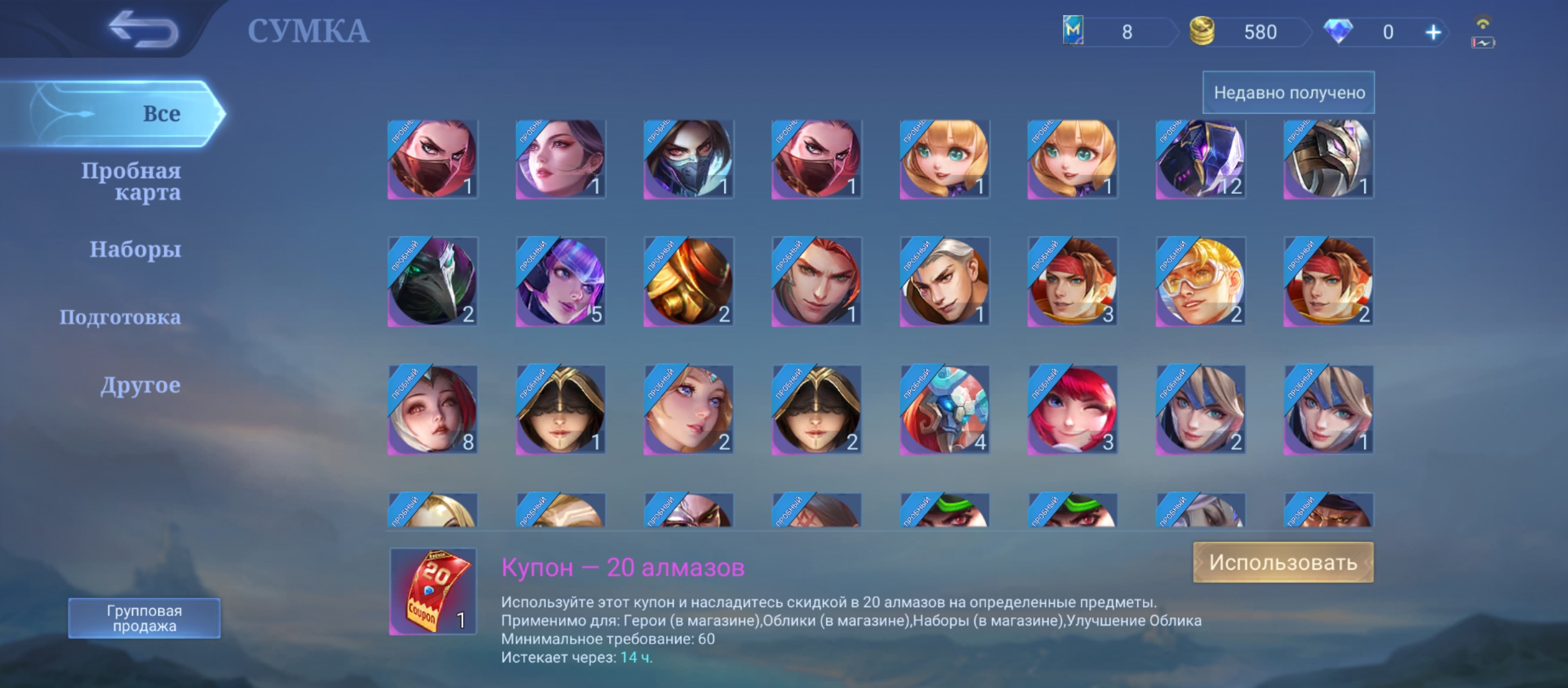The width and height of the screenshot is (1568, 688).
Task: Pick the purple-haired girl trial card
Action: [x=560, y=282]
